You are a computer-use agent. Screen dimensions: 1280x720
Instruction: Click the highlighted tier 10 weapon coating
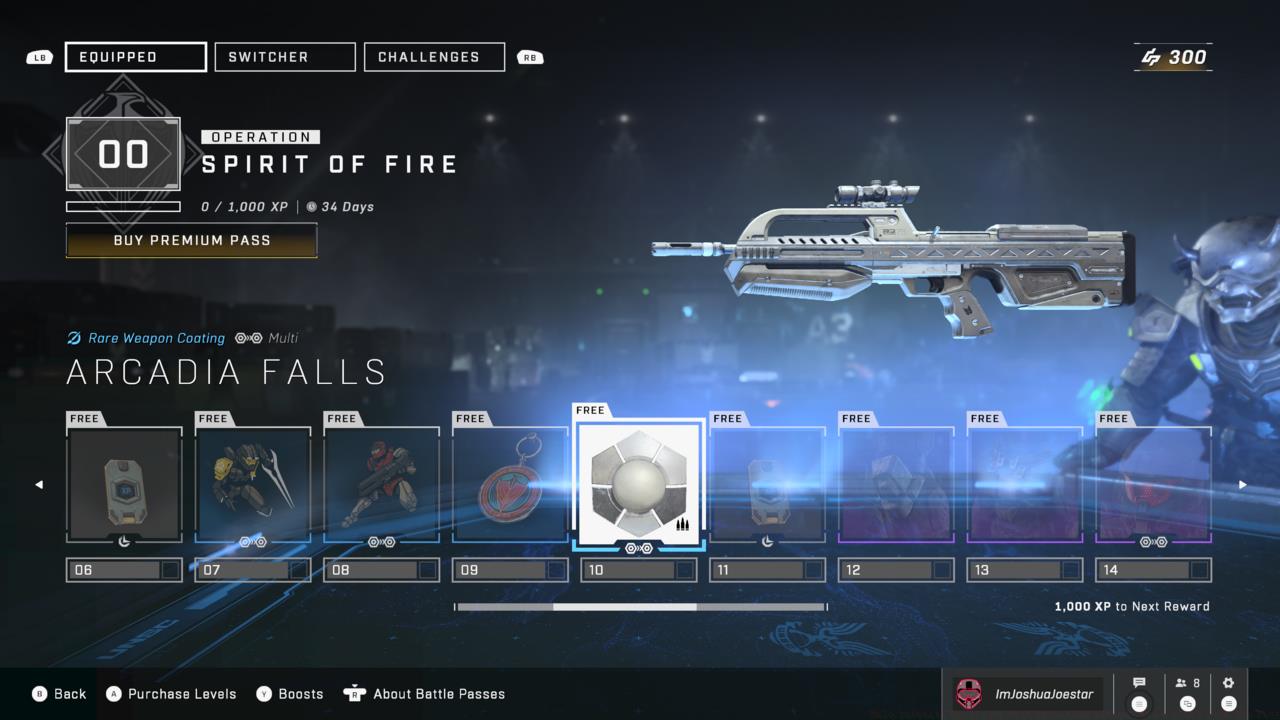(x=639, y=480)
